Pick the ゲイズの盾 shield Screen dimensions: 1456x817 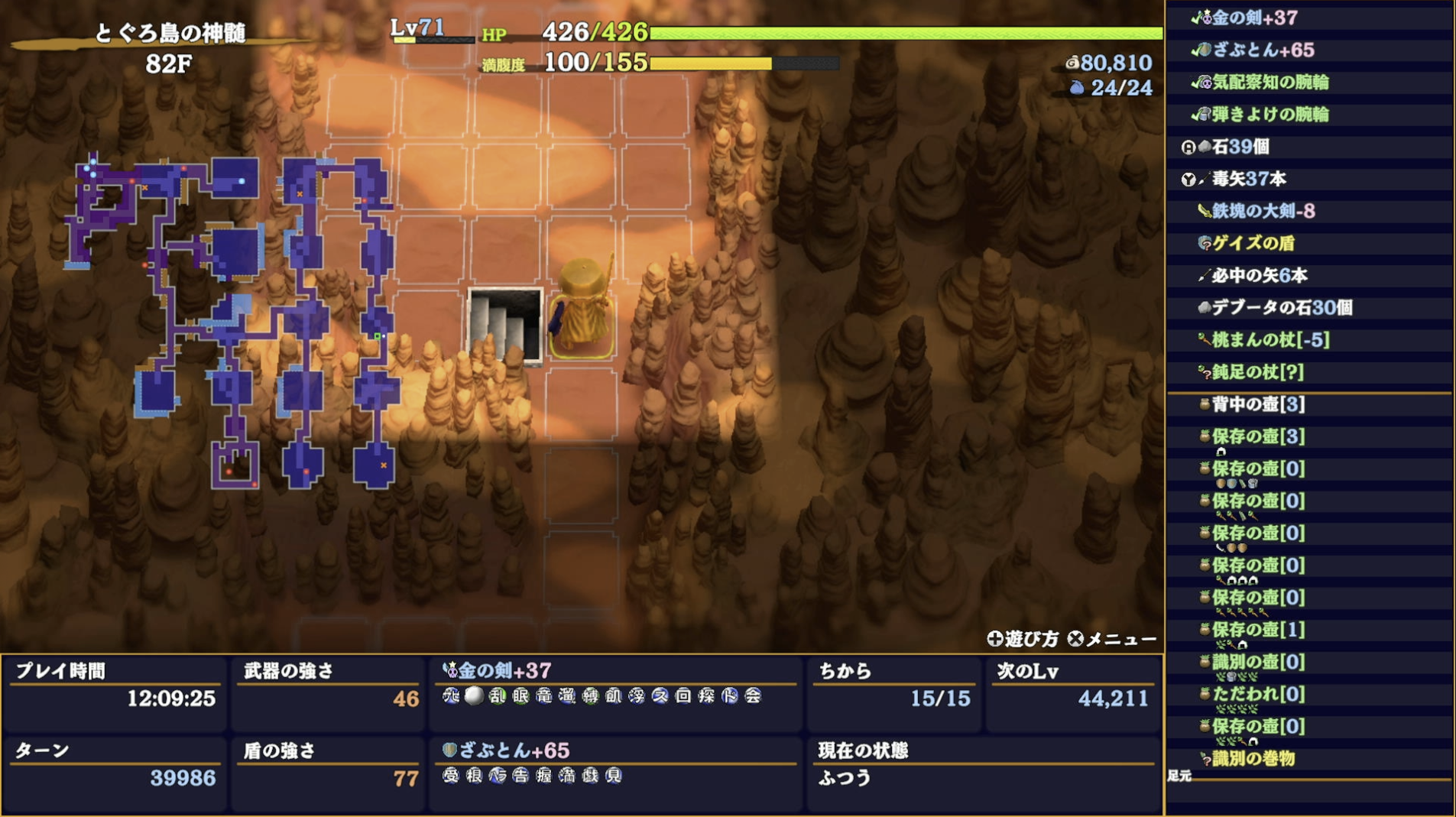(x=1253, y=243)
